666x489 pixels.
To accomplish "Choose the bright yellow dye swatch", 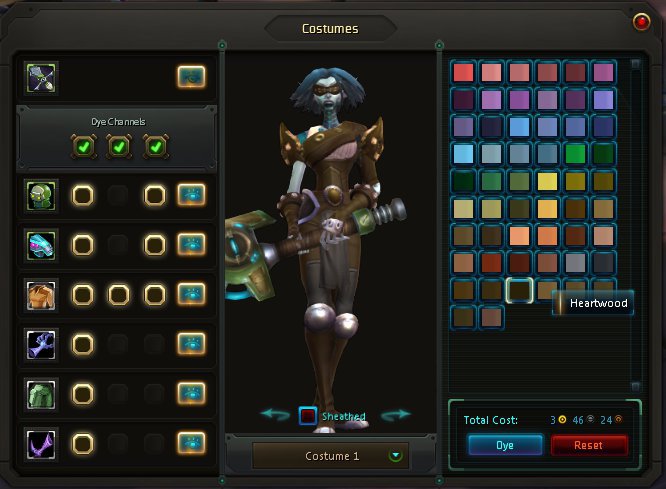I will coord(546,182).
